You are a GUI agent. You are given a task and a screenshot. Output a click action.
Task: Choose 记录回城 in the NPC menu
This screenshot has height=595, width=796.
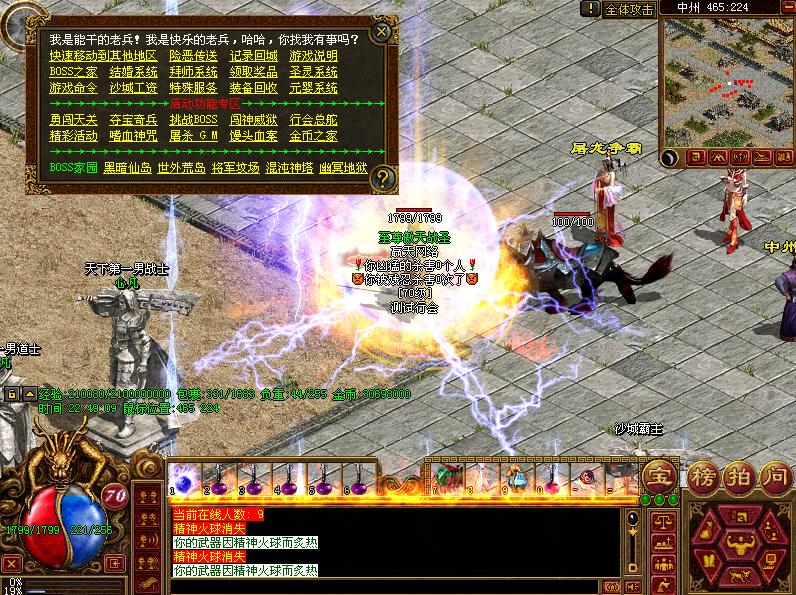[x=253, y=56]
